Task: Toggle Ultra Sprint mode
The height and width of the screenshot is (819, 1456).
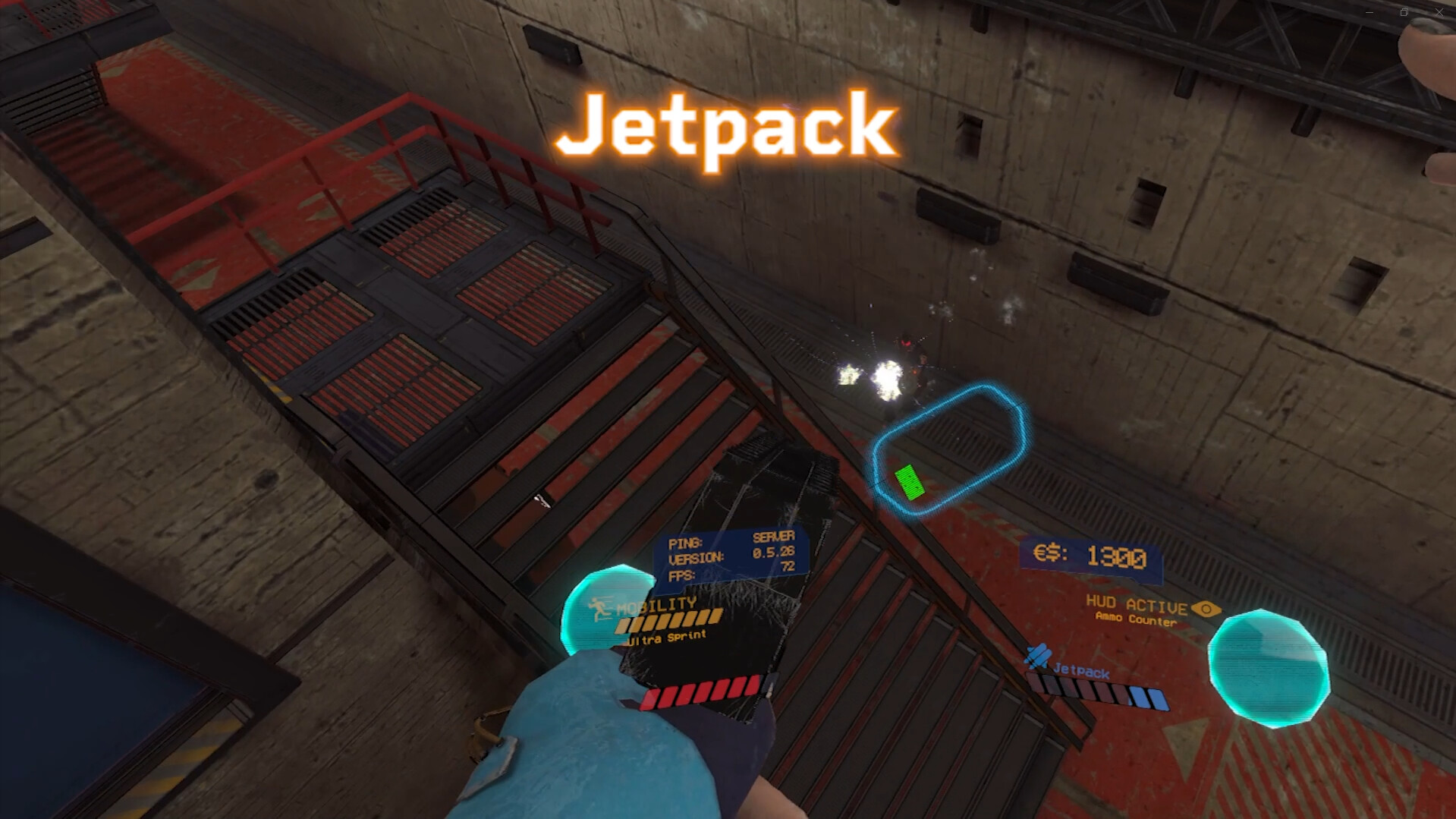Action: [668, 638]
